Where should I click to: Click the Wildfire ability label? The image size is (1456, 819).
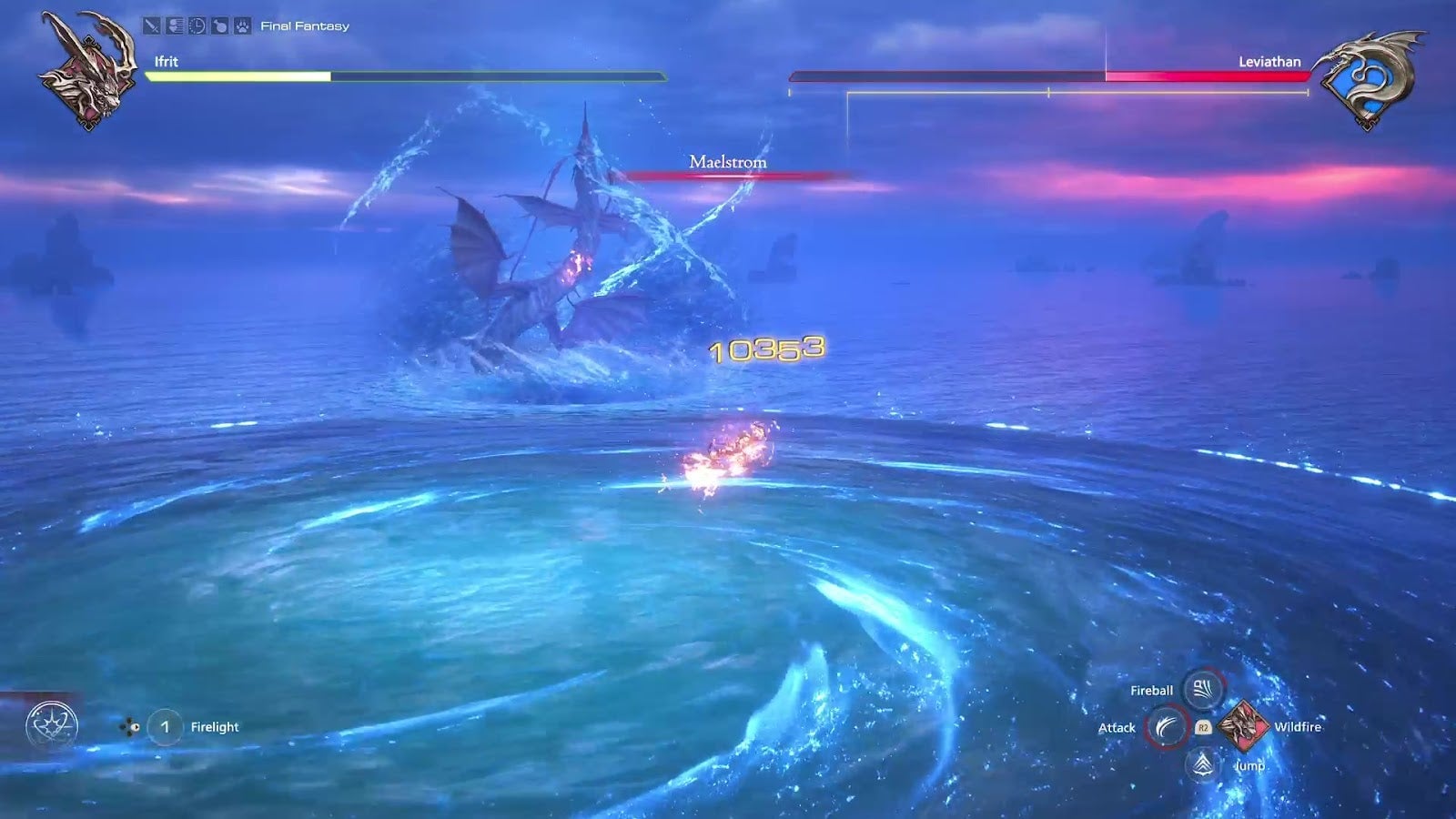(1299, 727)
